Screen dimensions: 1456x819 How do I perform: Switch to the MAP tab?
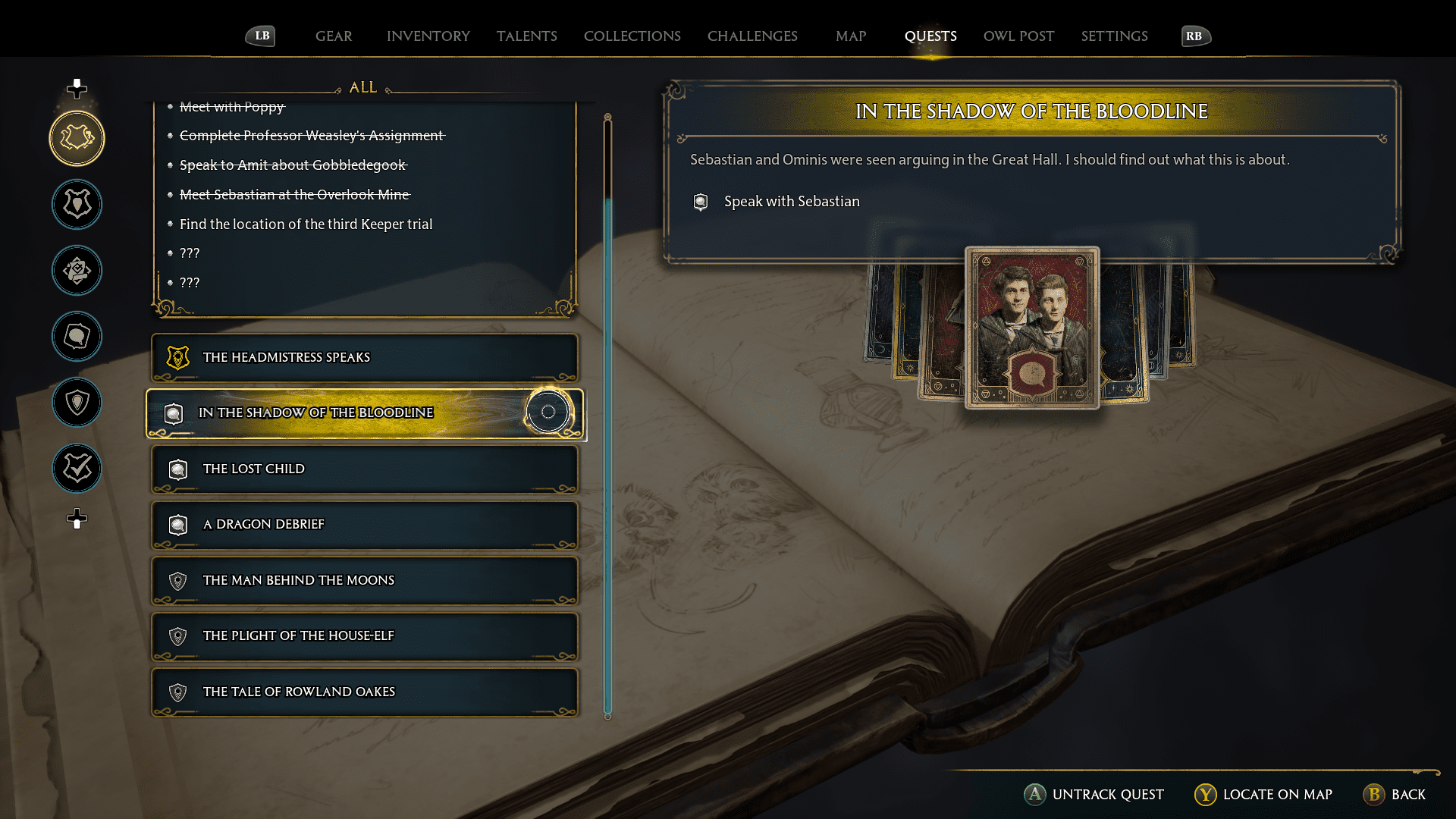[x=850, y=36]
